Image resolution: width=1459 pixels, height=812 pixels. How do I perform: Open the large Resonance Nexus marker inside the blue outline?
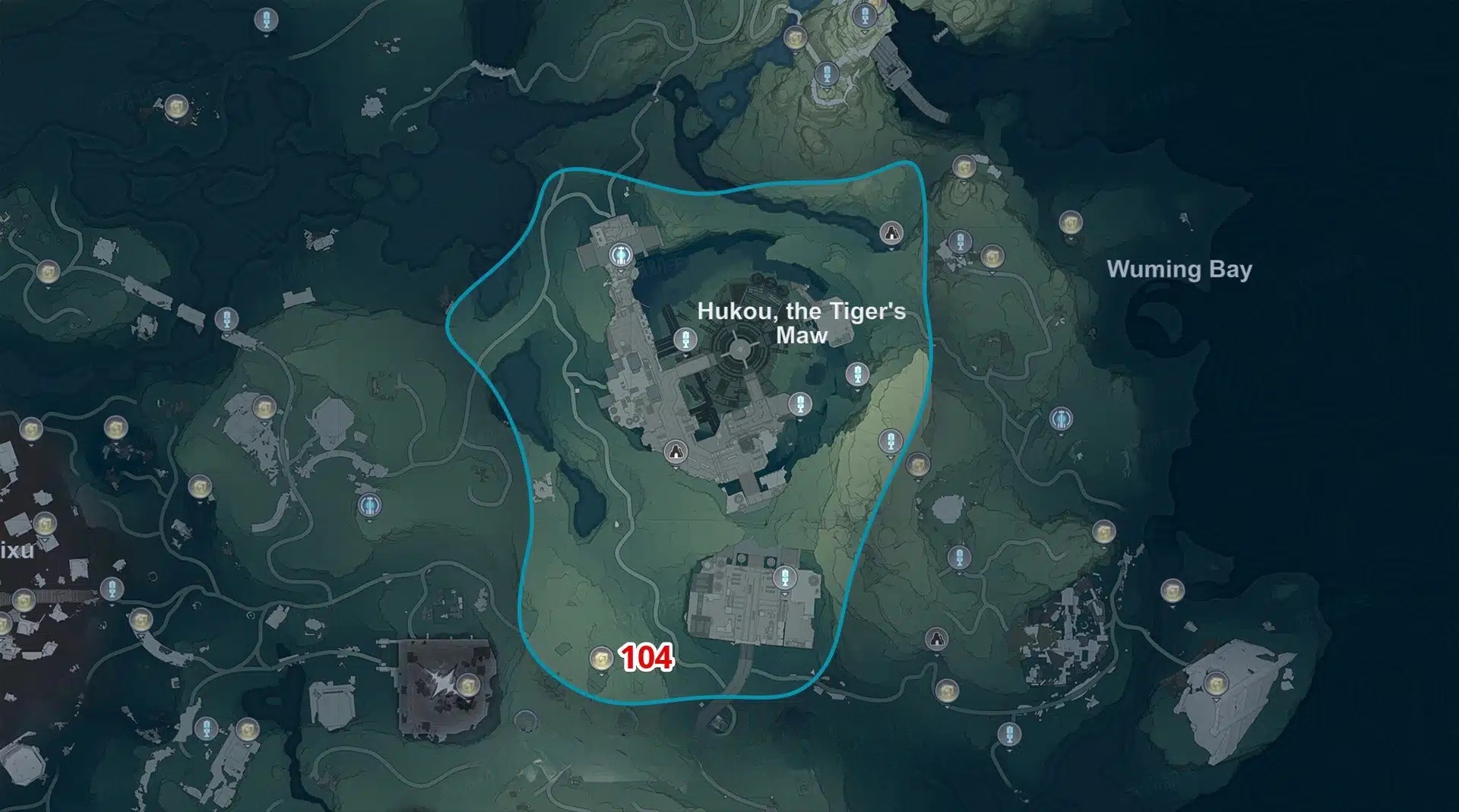[622, 254]
